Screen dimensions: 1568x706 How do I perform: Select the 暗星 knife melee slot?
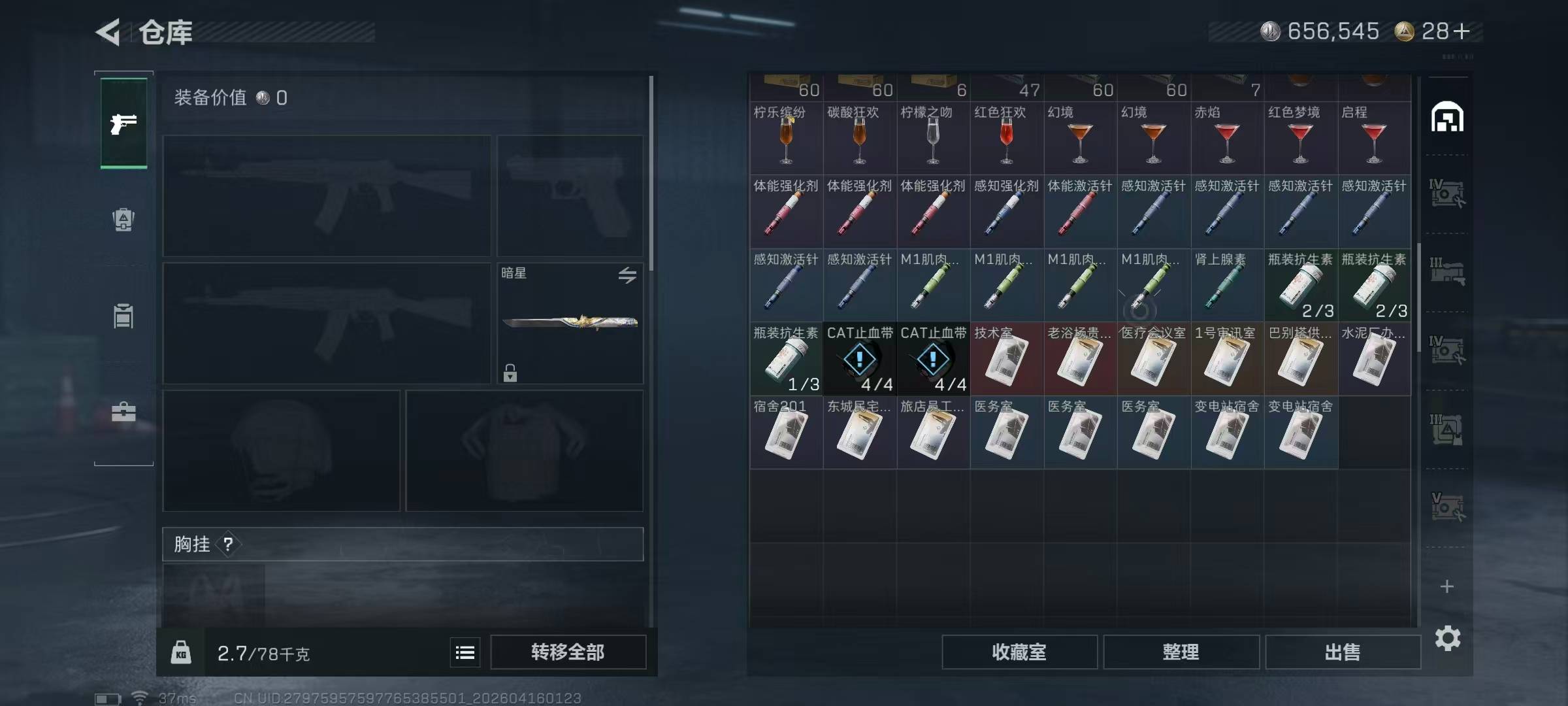click(x=570, y=323)
